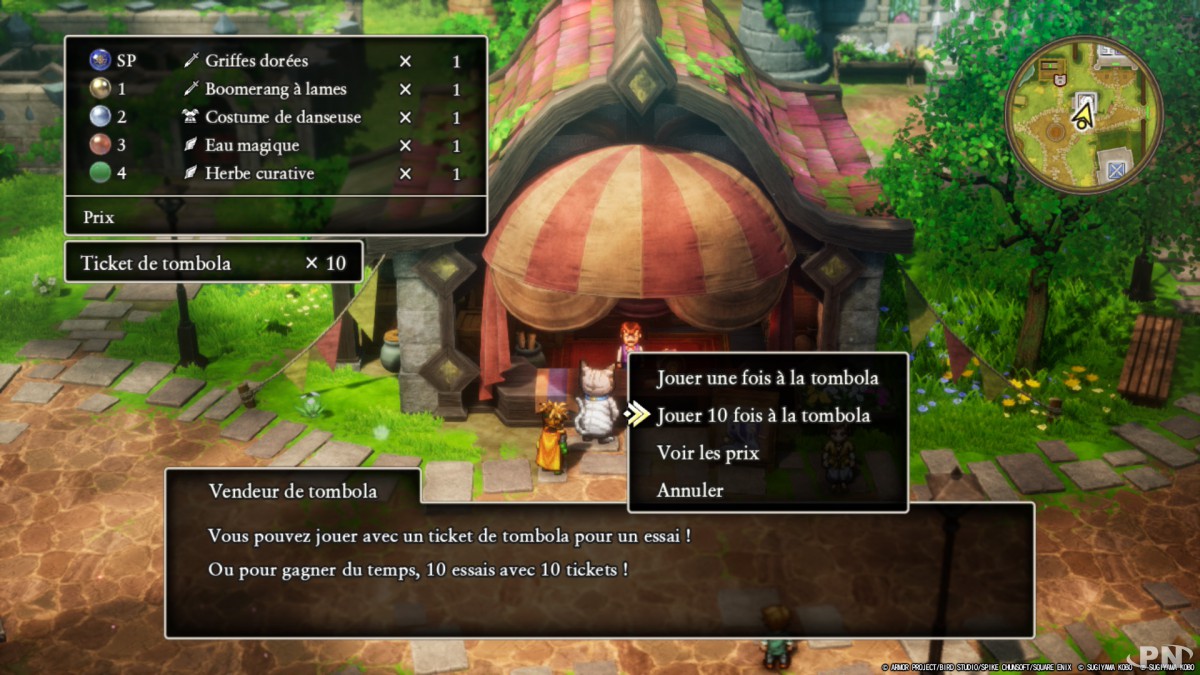The image size is (1200, 675).
Task: Open 'Voir les prix' option
Action: click(x=708, y=453)
